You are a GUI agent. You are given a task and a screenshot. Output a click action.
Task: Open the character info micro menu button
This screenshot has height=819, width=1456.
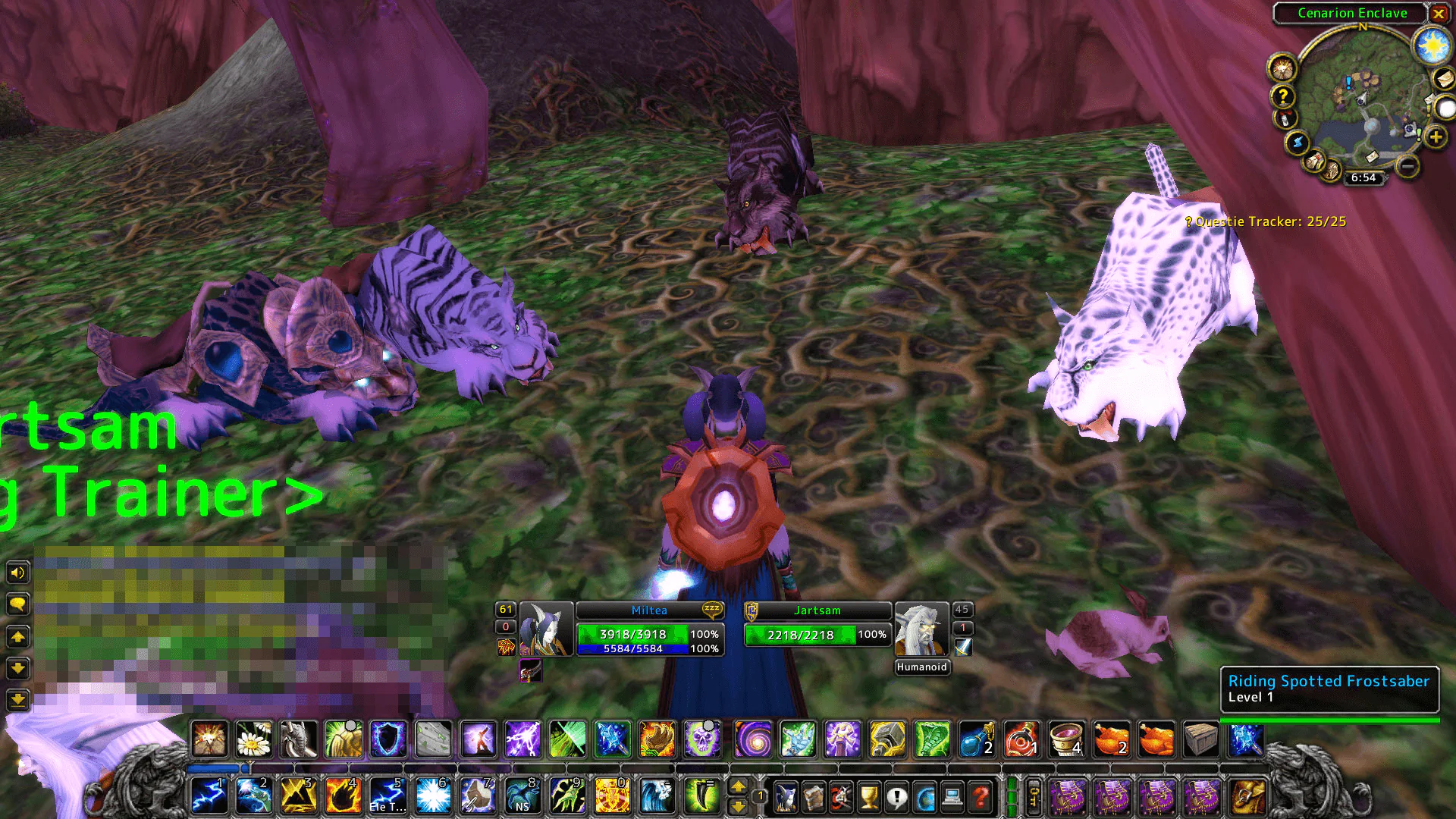[x=786, y=798]
